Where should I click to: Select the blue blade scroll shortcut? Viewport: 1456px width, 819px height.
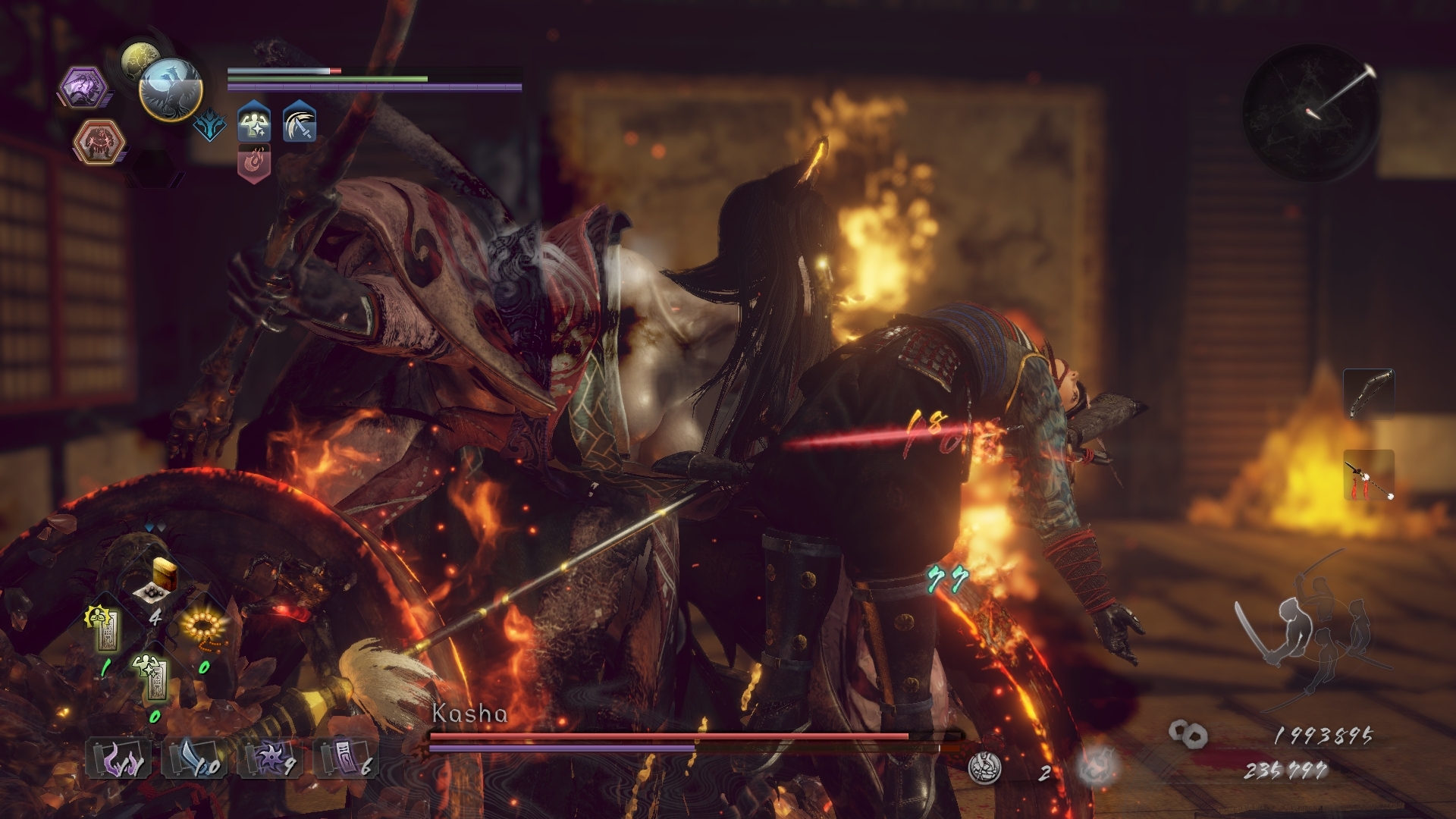tap(193, 758)
